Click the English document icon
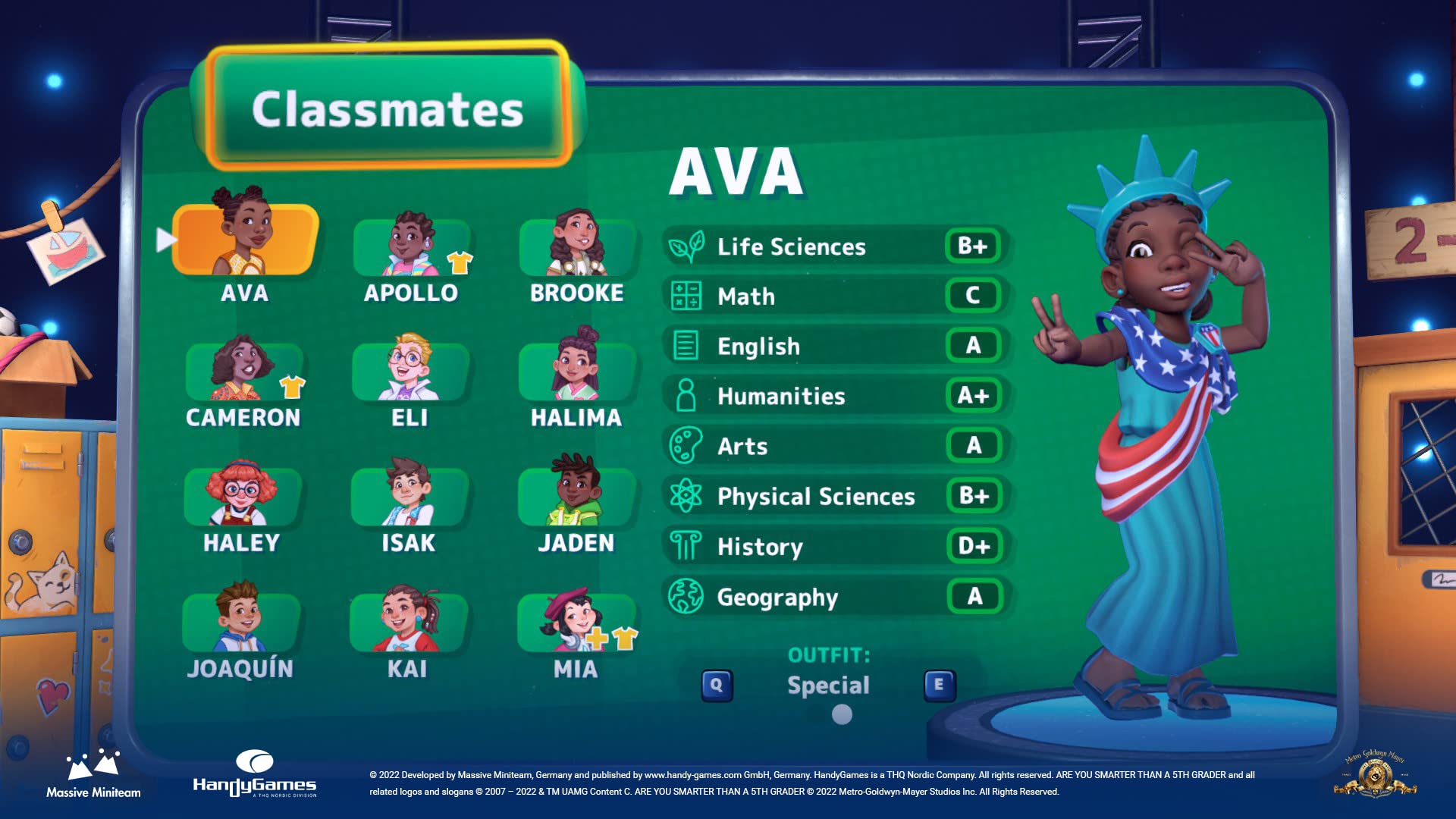This screenshot has width=1456, height=819. (685, 347)
